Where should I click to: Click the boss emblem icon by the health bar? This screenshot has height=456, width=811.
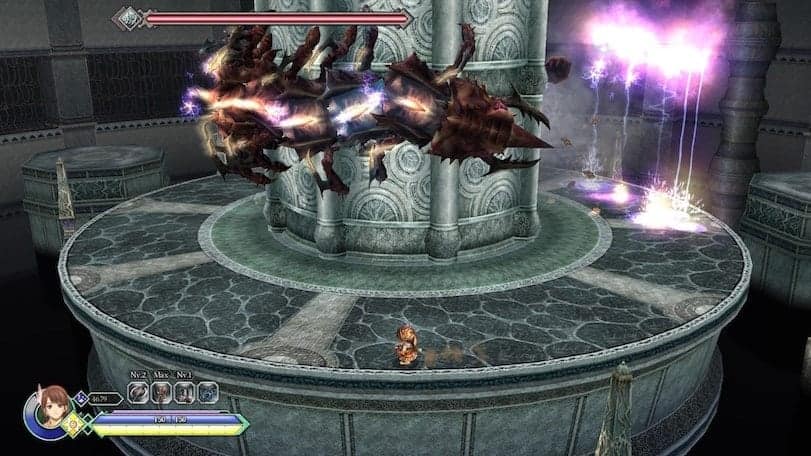(x=129, y=17)
